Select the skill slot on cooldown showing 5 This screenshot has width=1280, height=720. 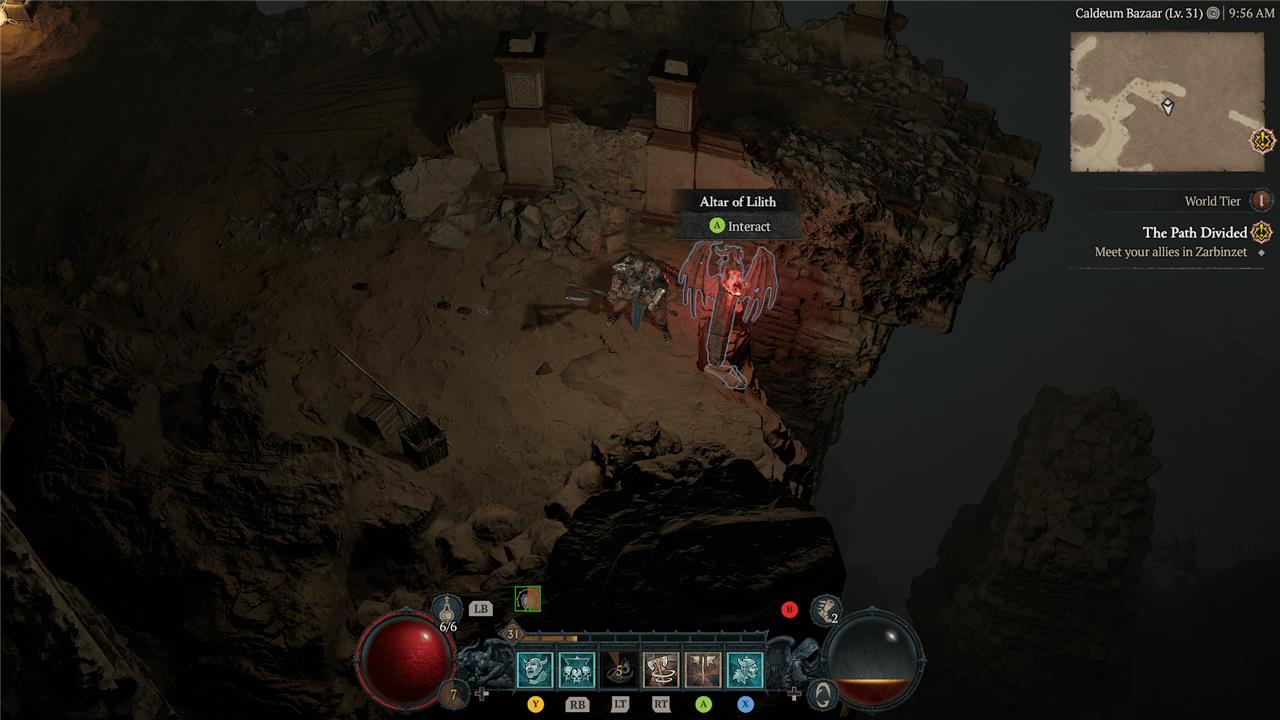[x=619, y=670]
